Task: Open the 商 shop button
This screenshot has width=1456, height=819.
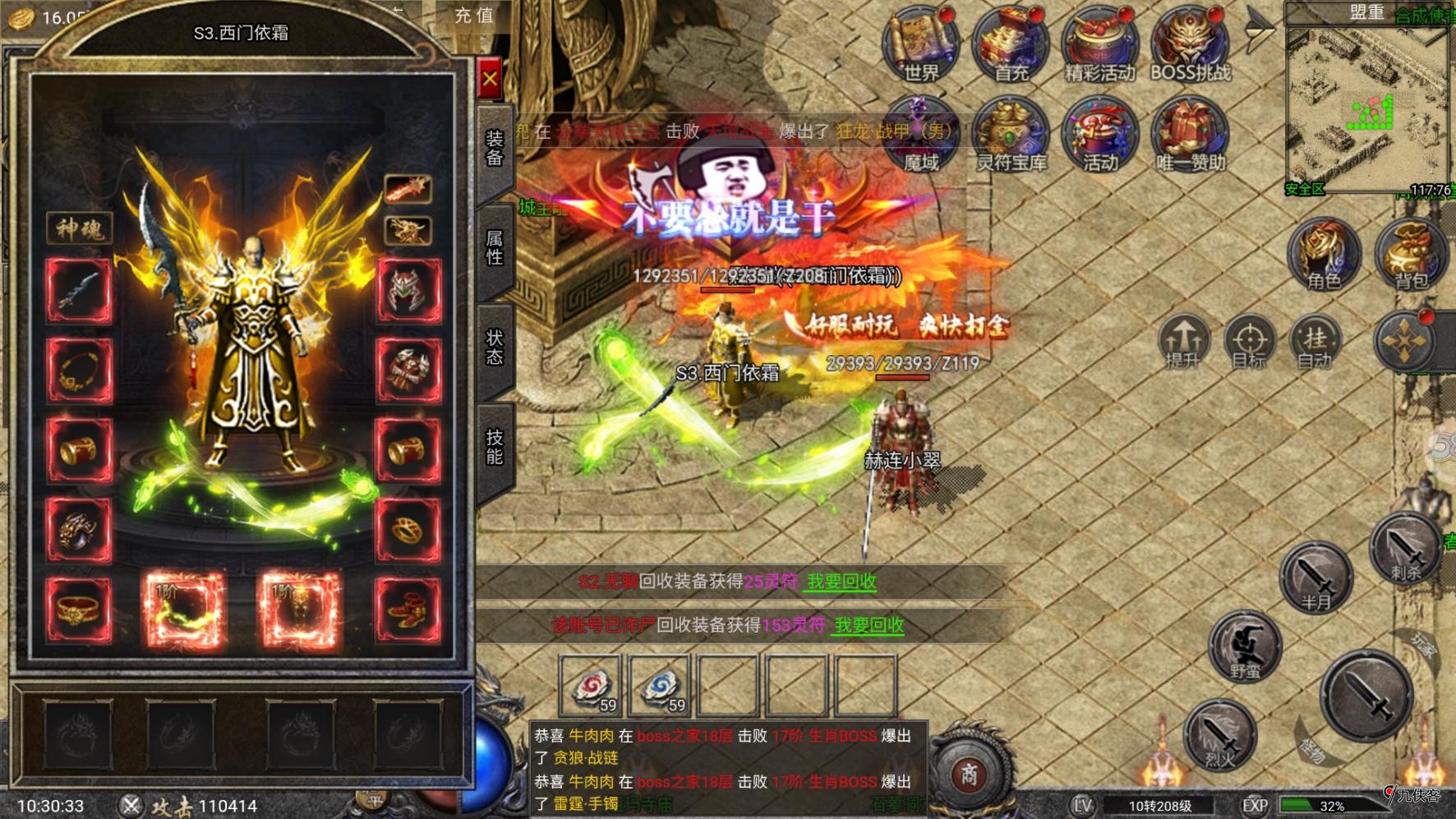Action: click(969, 774)
